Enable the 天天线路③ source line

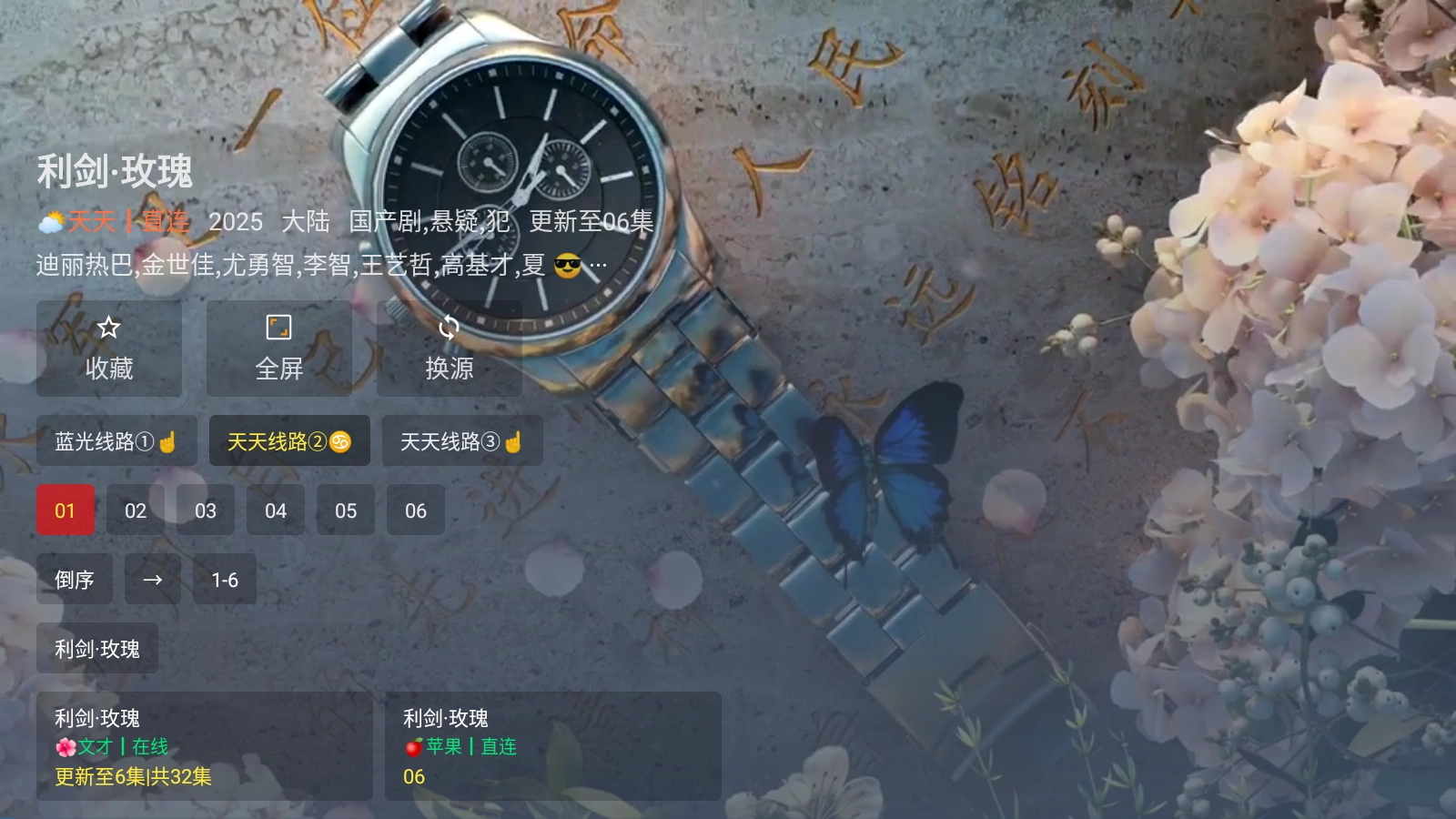tap(462, 441)
